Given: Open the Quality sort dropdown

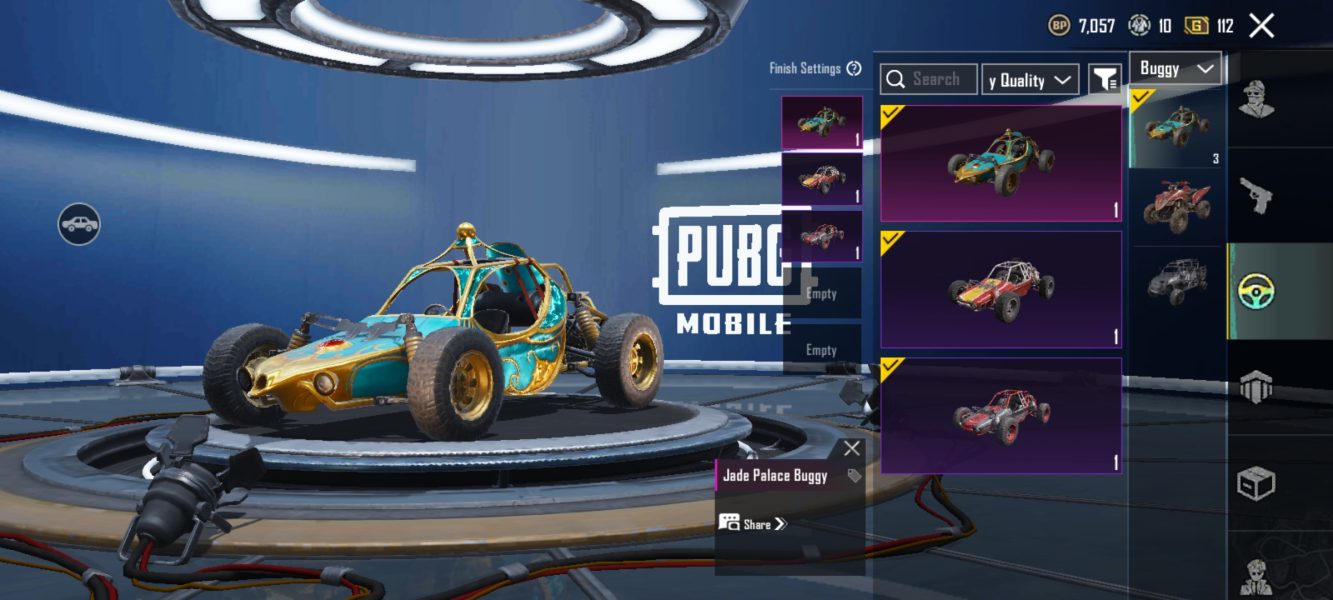Looking at the screenshot, I should 1030,80.
